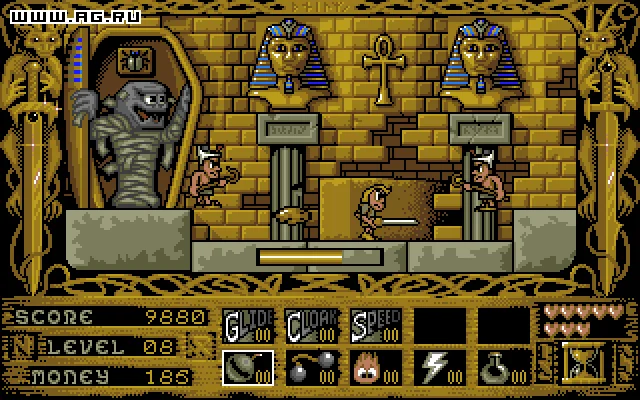The width and height of the screenshot is (640, 400).
Task: Choose the Speed power-up slot
Action: 376,325
